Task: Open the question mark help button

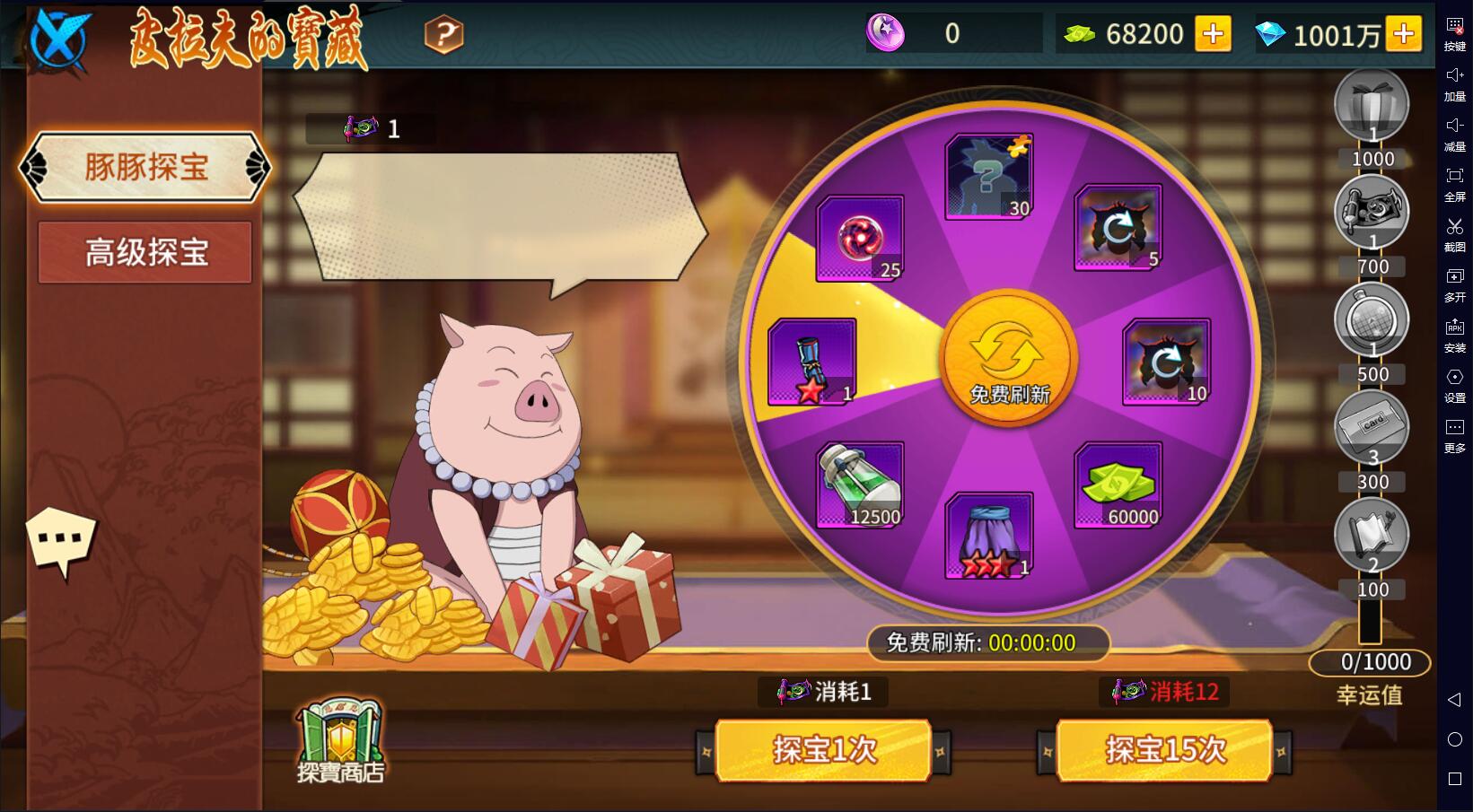Action: [443, 35]
